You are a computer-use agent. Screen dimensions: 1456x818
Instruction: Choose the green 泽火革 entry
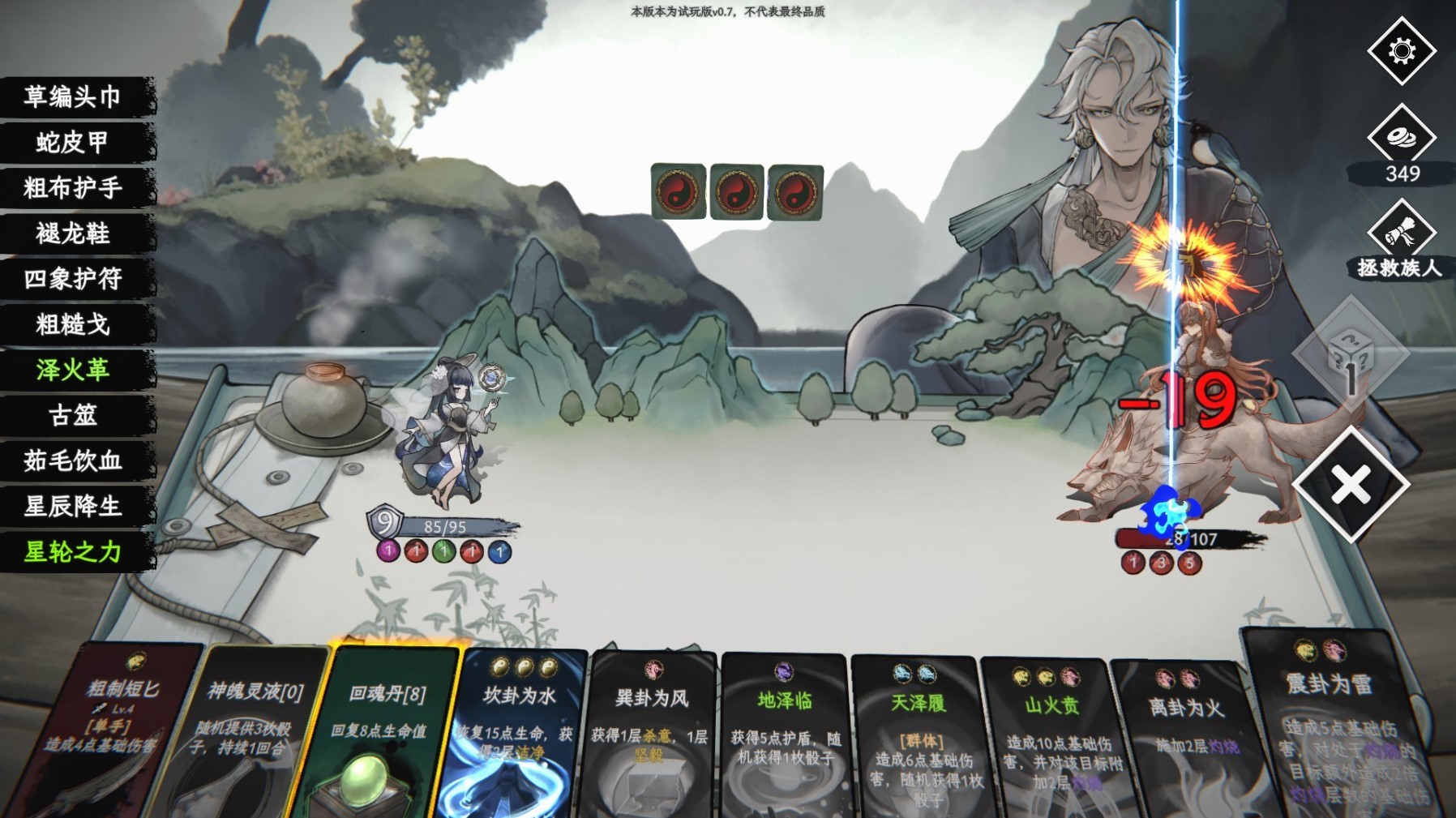tap(73, 370)
